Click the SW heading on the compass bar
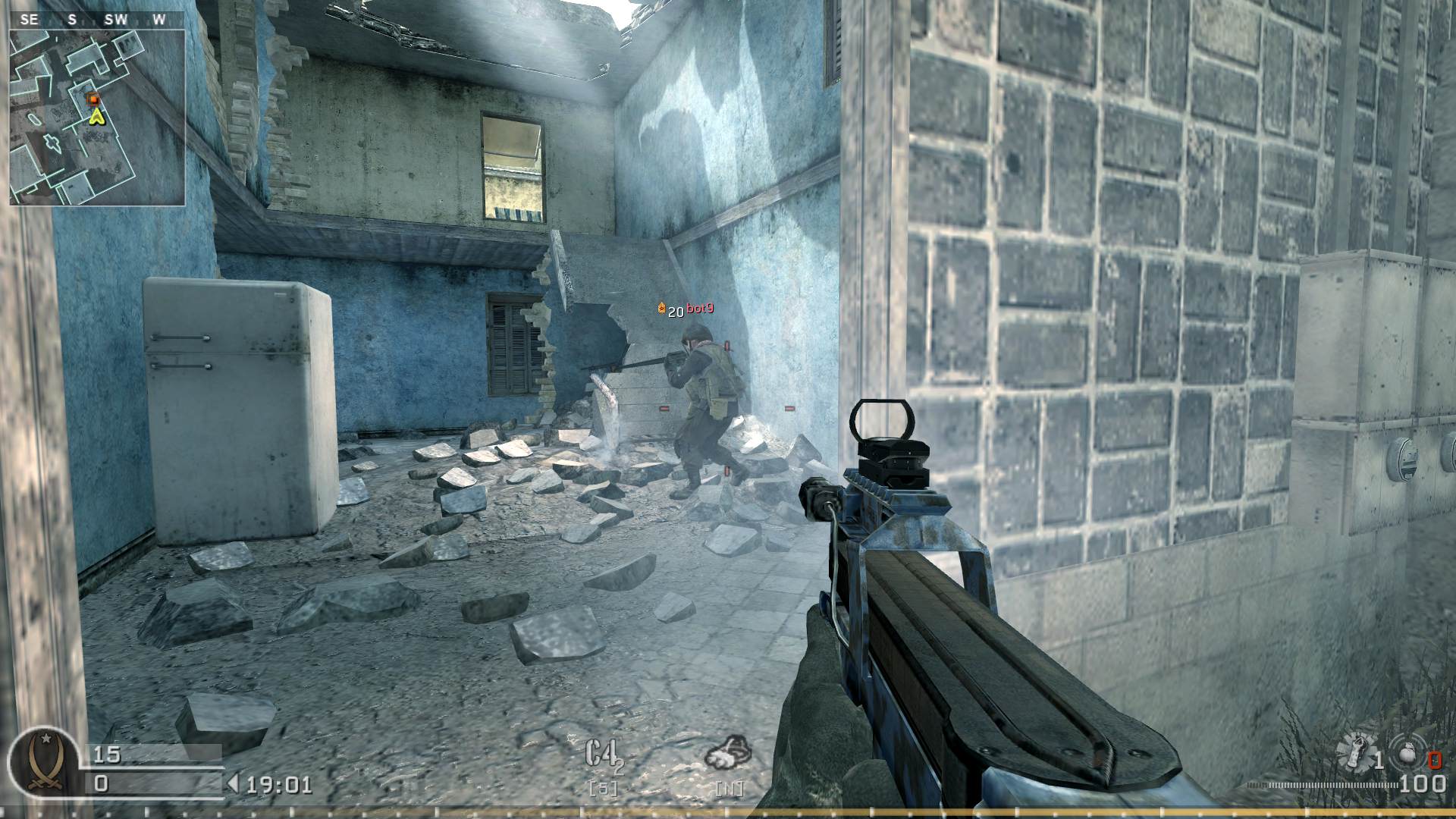The height and width of the screenshot is (819, 1456). pos(114,20)
